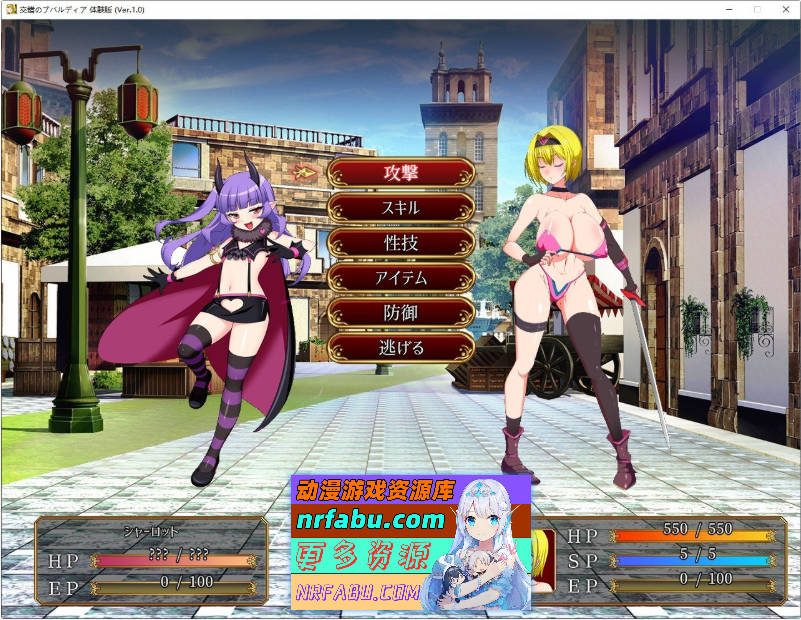The image size is (801, 620).
Task: Open the nrfabu.com overlay banner
Action: pos(411,543)
